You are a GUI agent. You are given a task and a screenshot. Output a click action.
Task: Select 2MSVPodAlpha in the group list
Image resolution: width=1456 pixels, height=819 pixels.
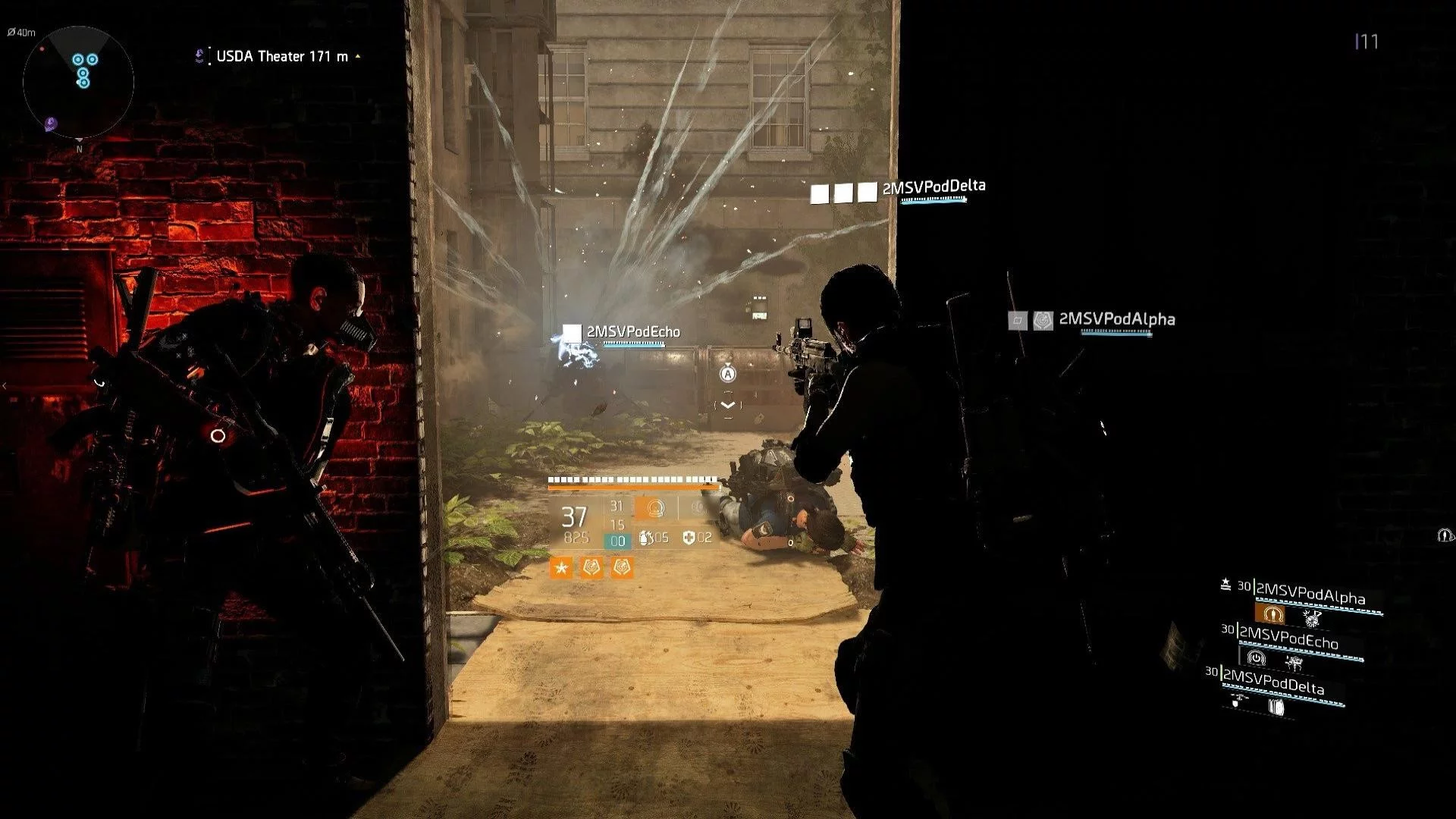(x=1310, y=595)
